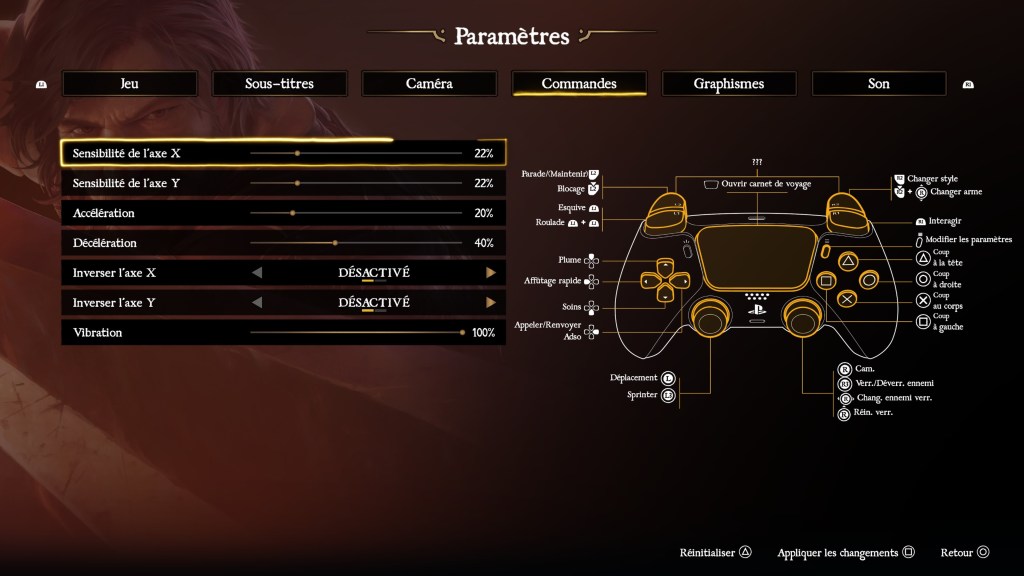
Task: Show the Graphismes settings
Action: click(x=729, y=84)
